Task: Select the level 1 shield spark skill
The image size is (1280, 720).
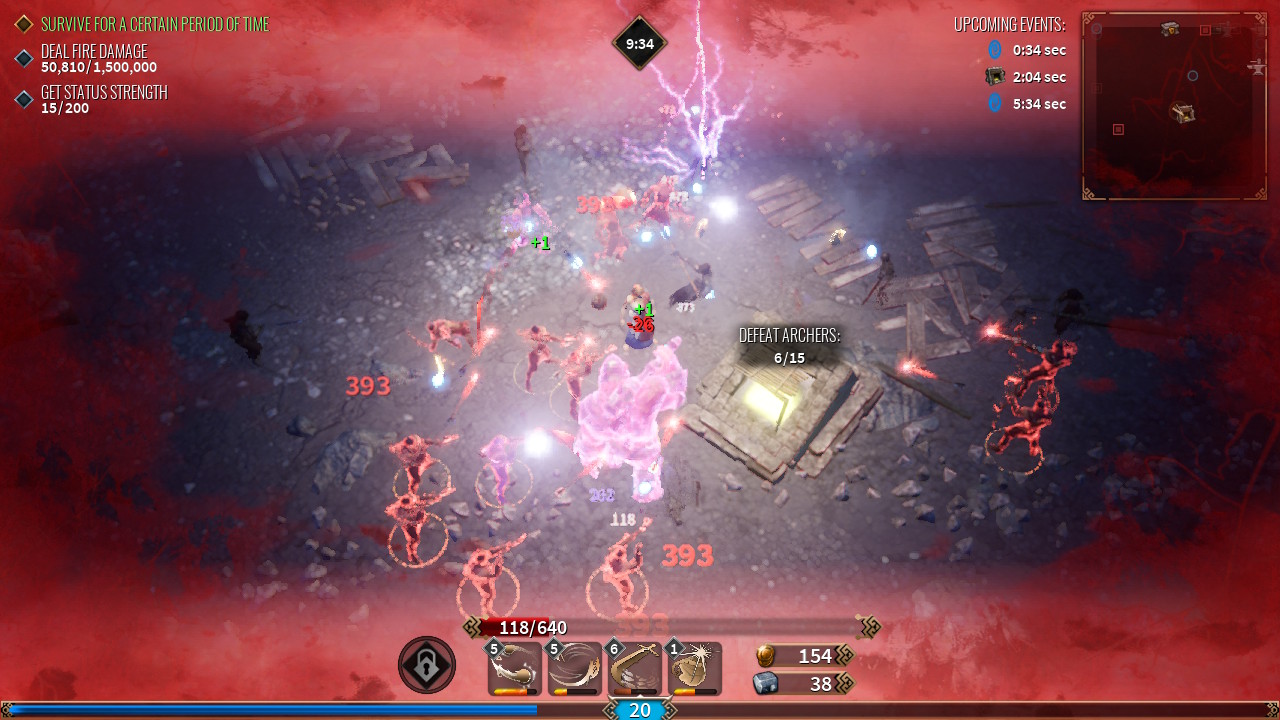Action: coord(694,668)
